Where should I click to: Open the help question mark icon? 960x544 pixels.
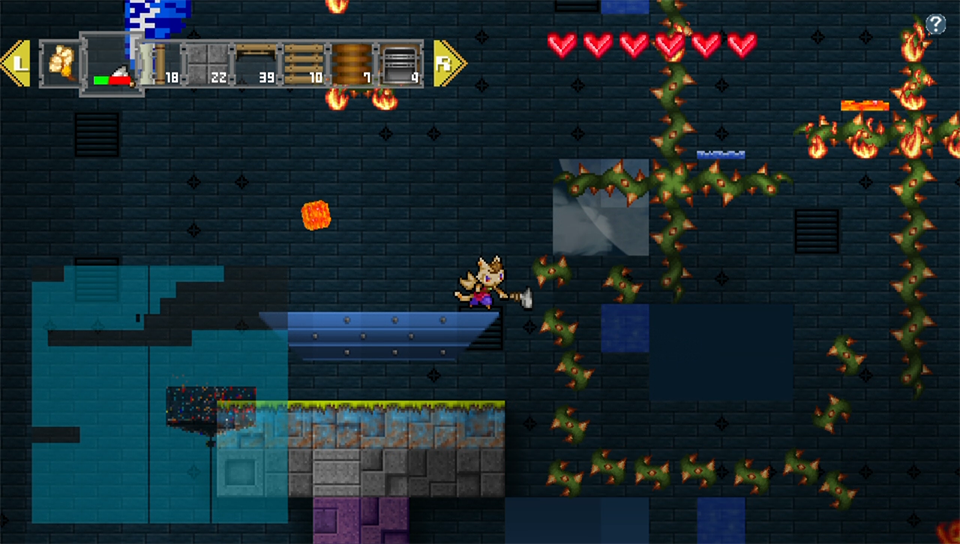936,25
